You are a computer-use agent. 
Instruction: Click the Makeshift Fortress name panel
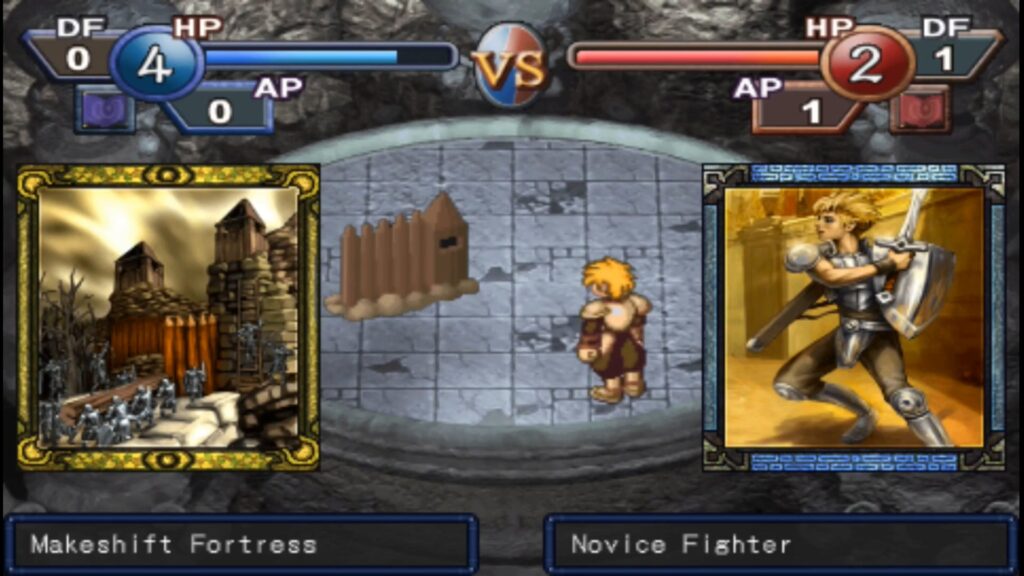(x=240, y=545)
